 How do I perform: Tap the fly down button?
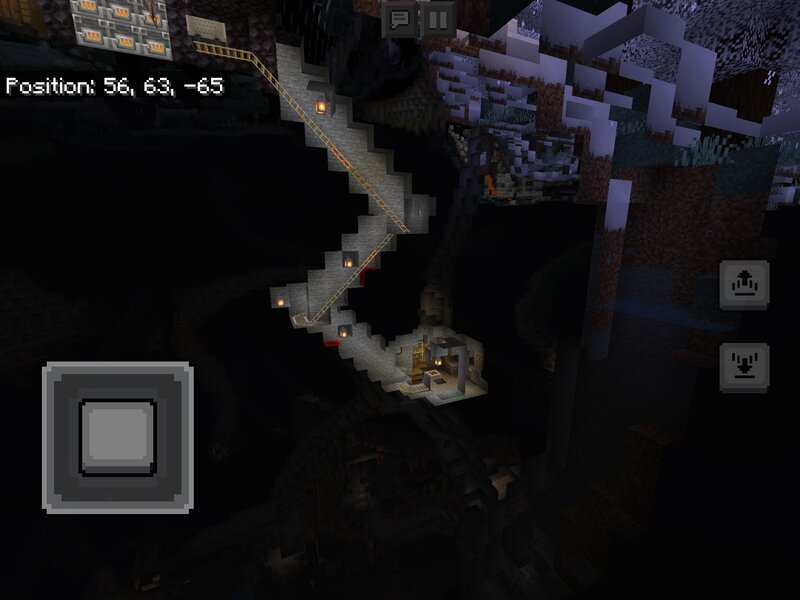[x=744, y=367]
